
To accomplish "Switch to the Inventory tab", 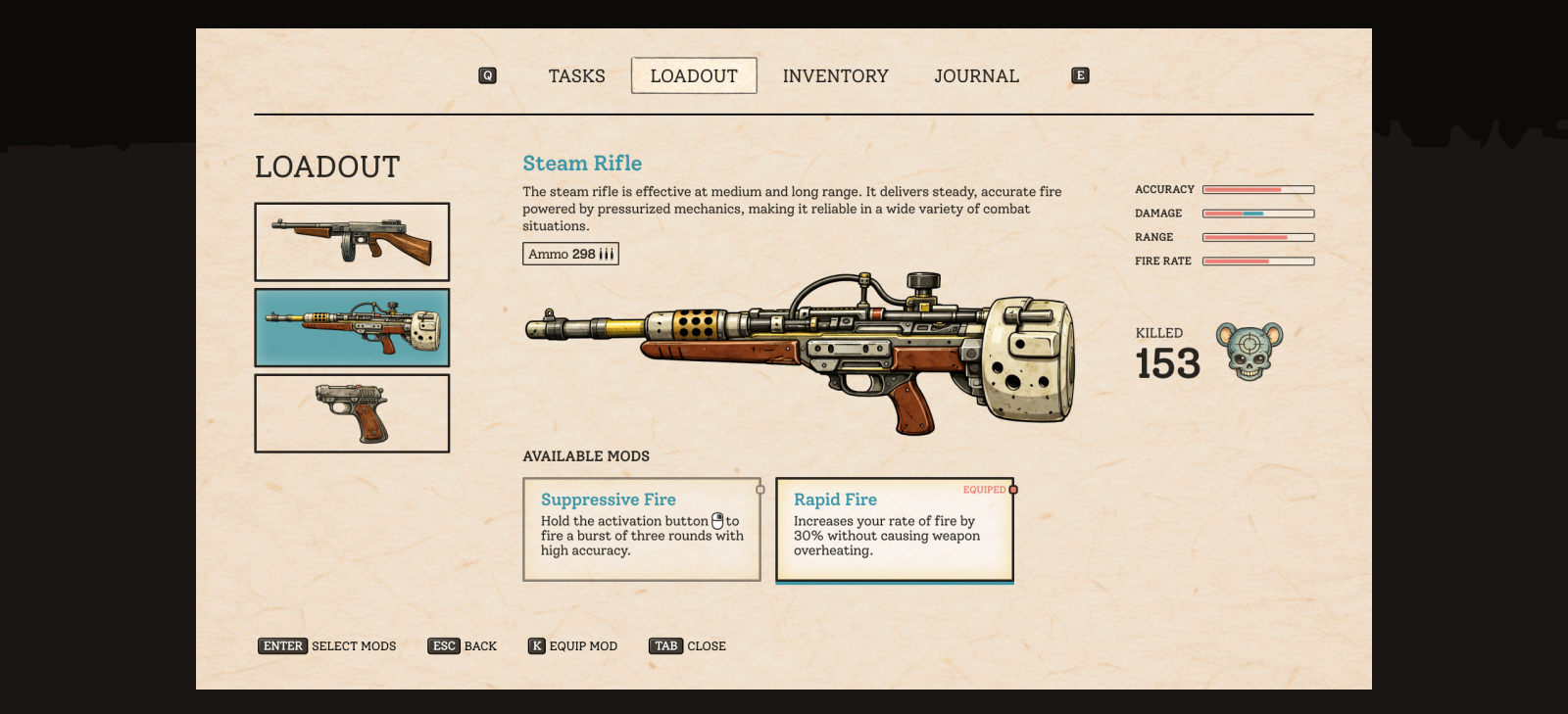I will [x=836, y=75].
